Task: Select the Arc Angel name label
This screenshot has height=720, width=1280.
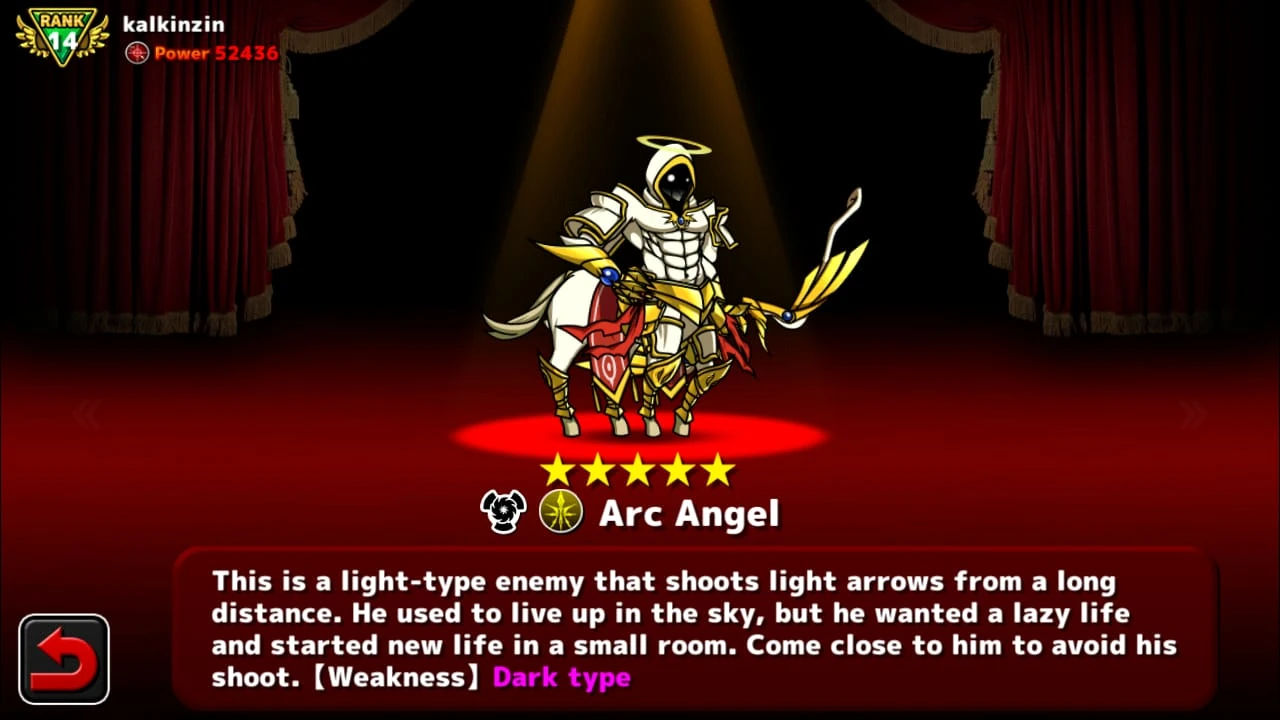Action: pos(689,513)
